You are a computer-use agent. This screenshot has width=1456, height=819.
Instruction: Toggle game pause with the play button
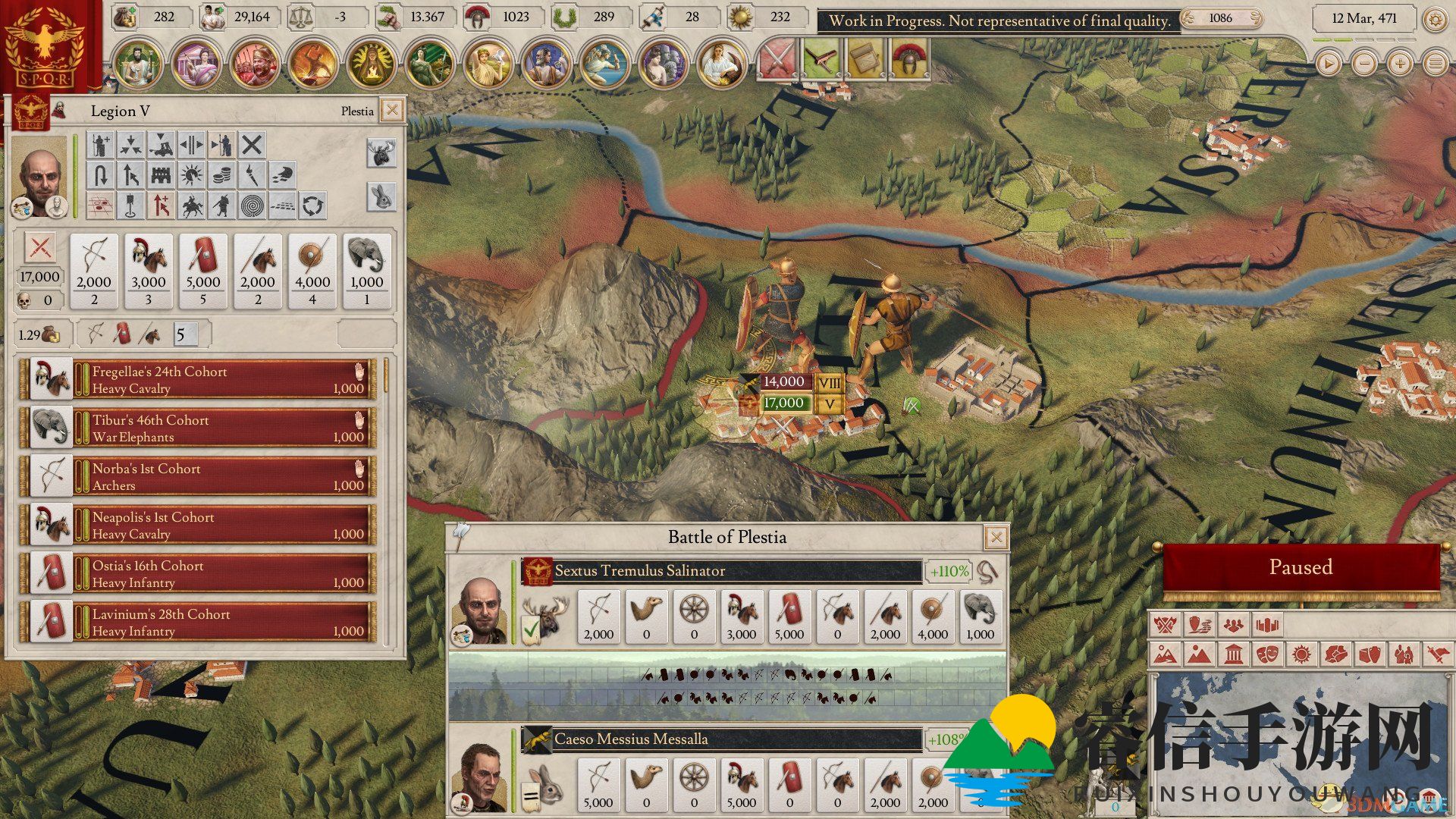point(1328,64)
